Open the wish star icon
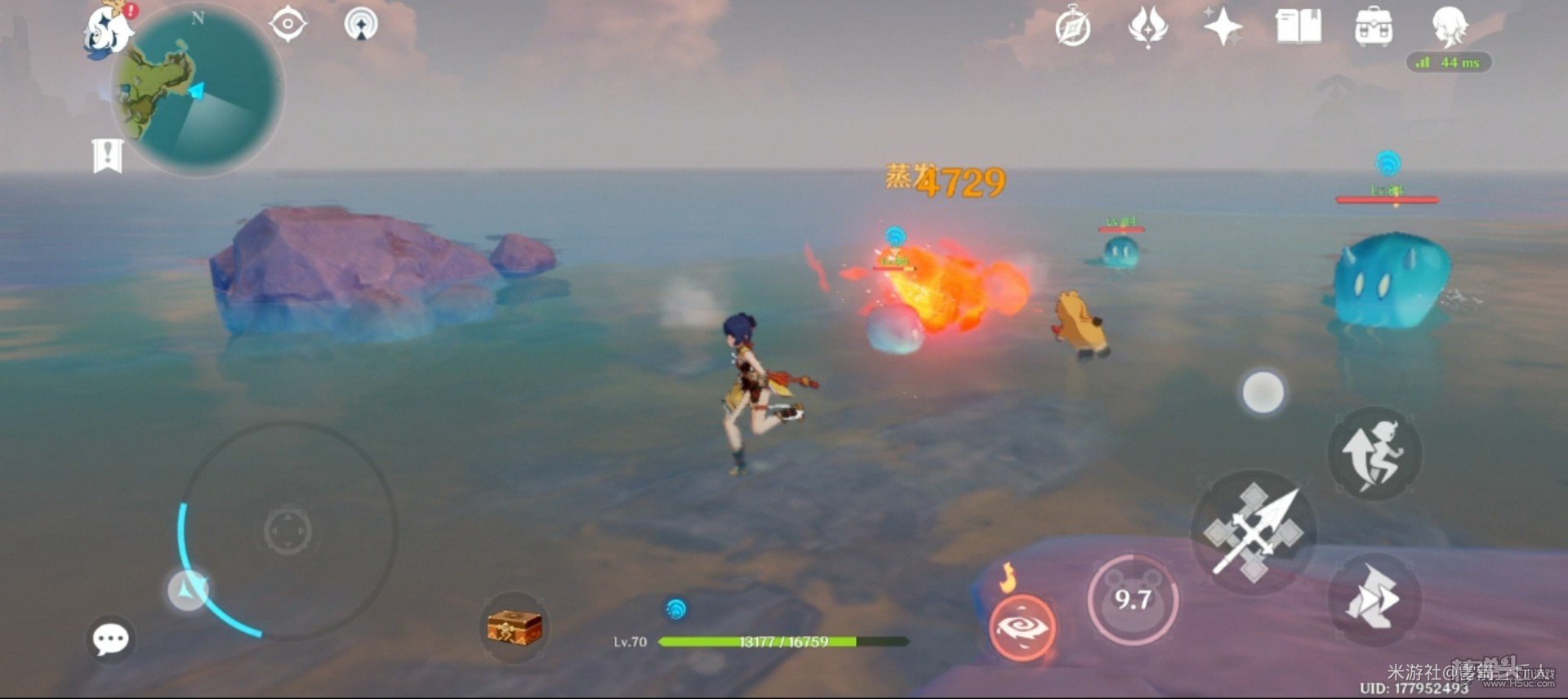 1223,28
